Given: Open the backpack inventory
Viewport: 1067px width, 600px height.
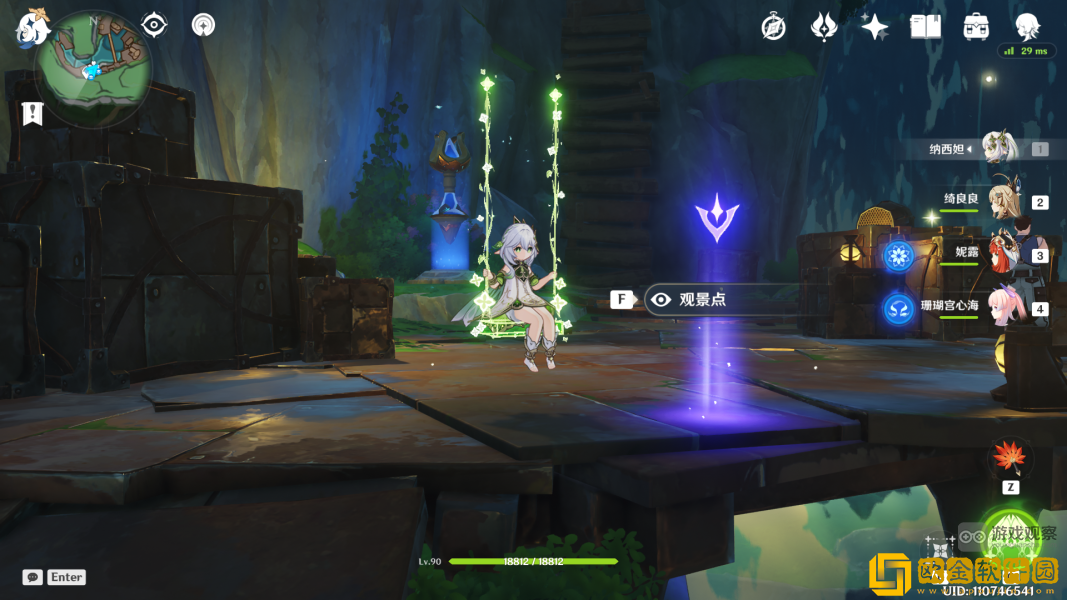Looking at the screenshot, I should pyautogui.click(x=976, y=27).
